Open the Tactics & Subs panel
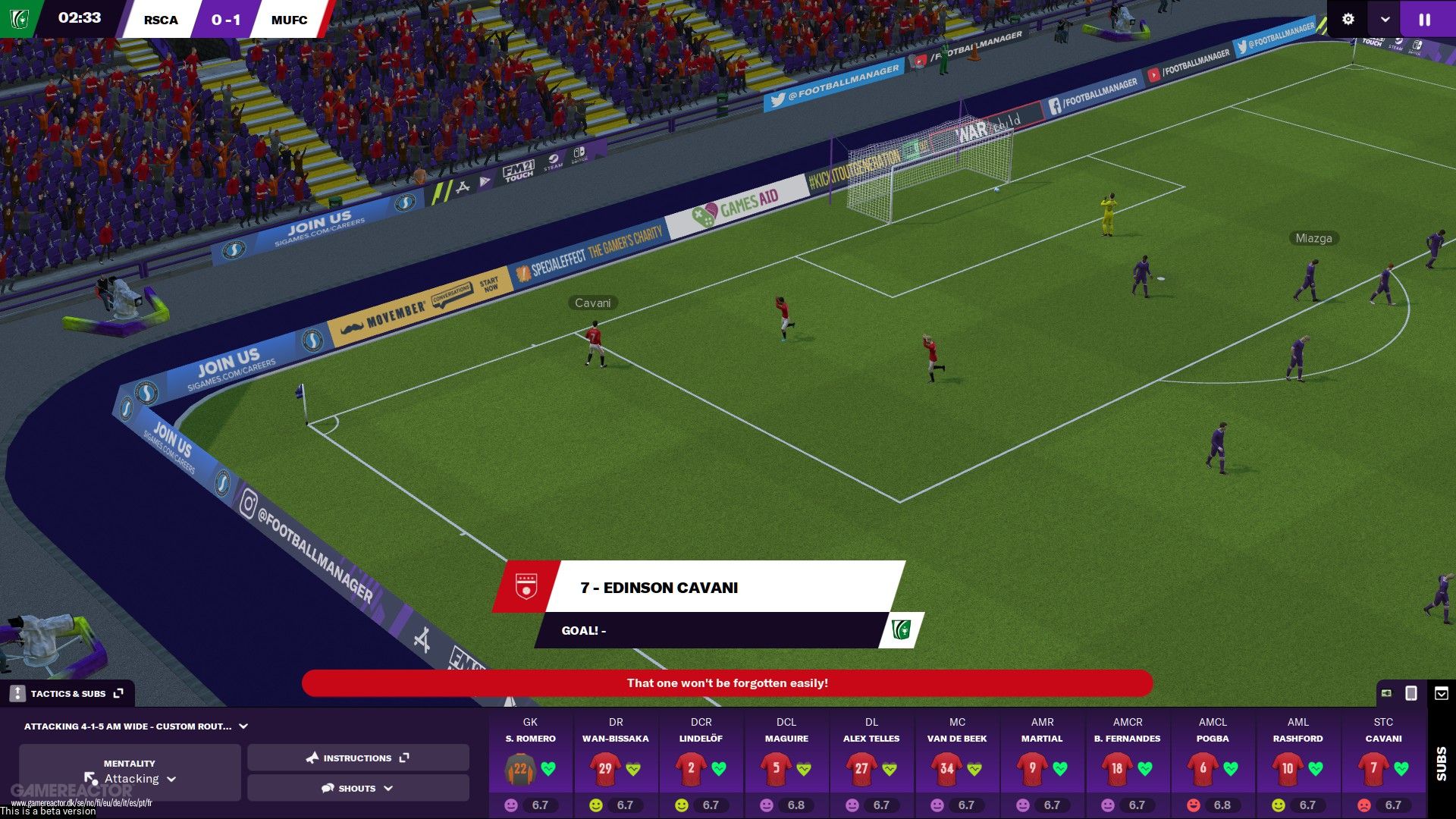Viewport: 1456px width, 819px height. [x=68, y=693]
